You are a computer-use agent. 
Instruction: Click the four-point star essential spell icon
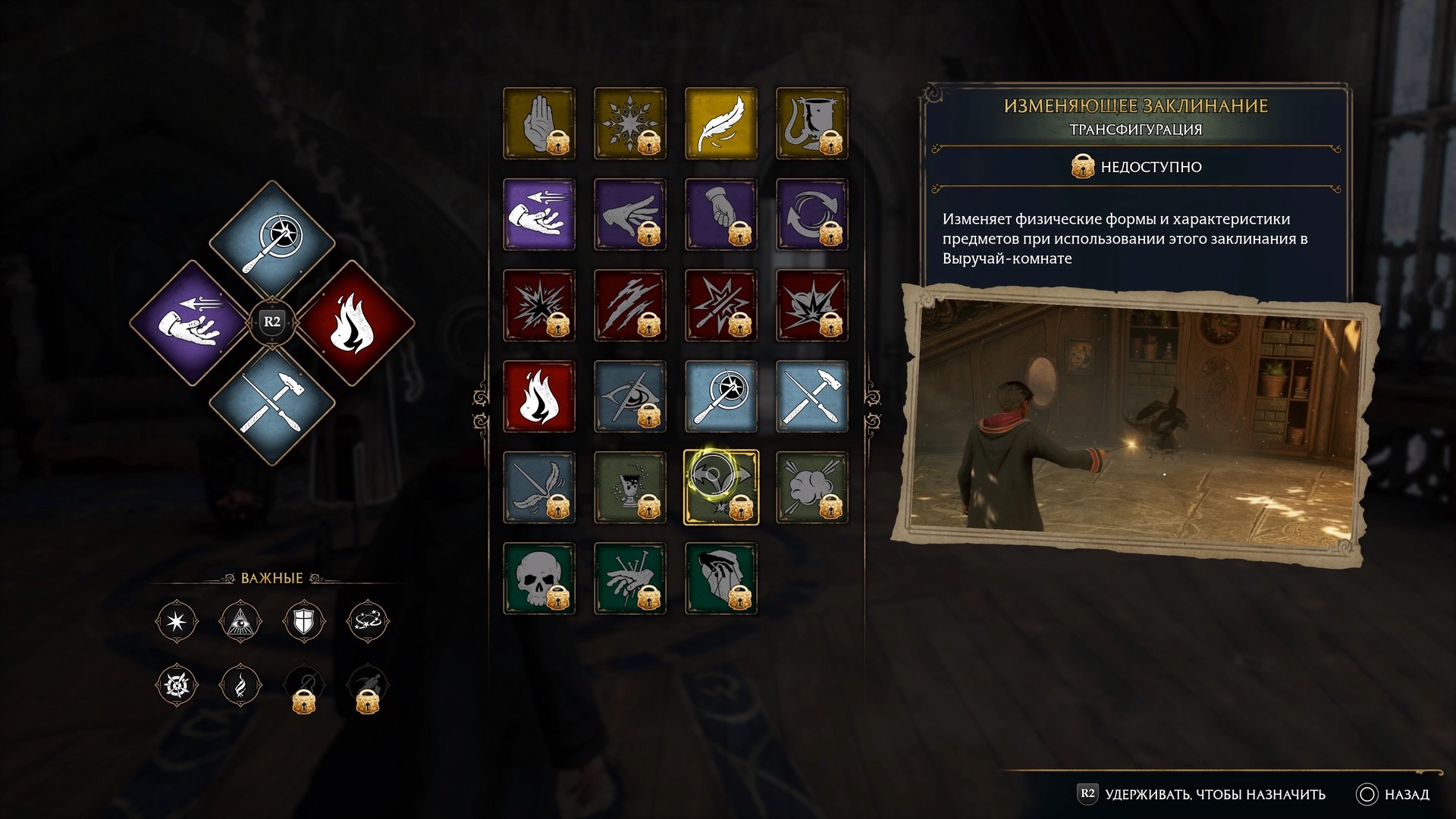pos(177,622)
